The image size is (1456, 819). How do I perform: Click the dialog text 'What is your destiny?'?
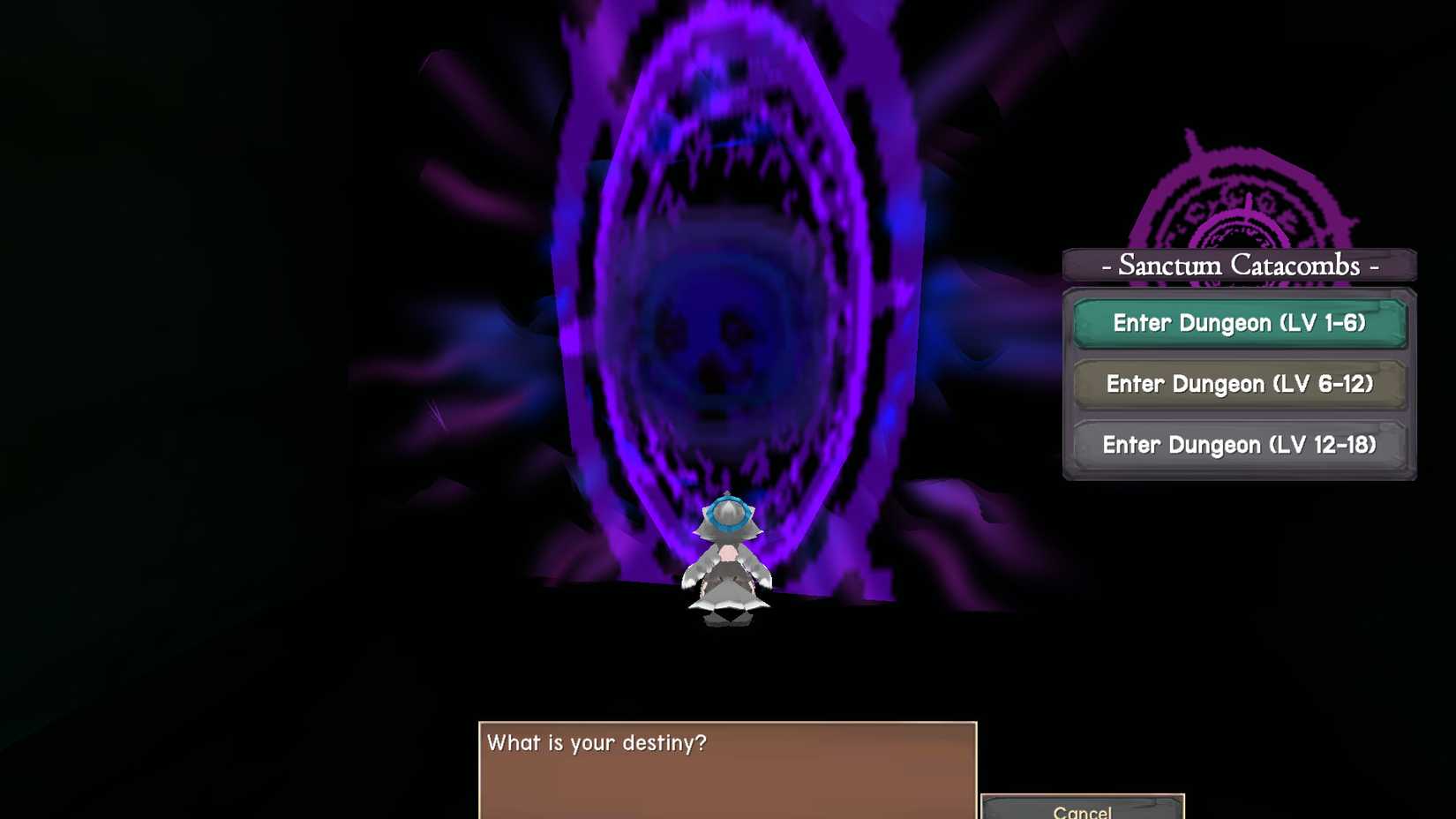(596, 743)
